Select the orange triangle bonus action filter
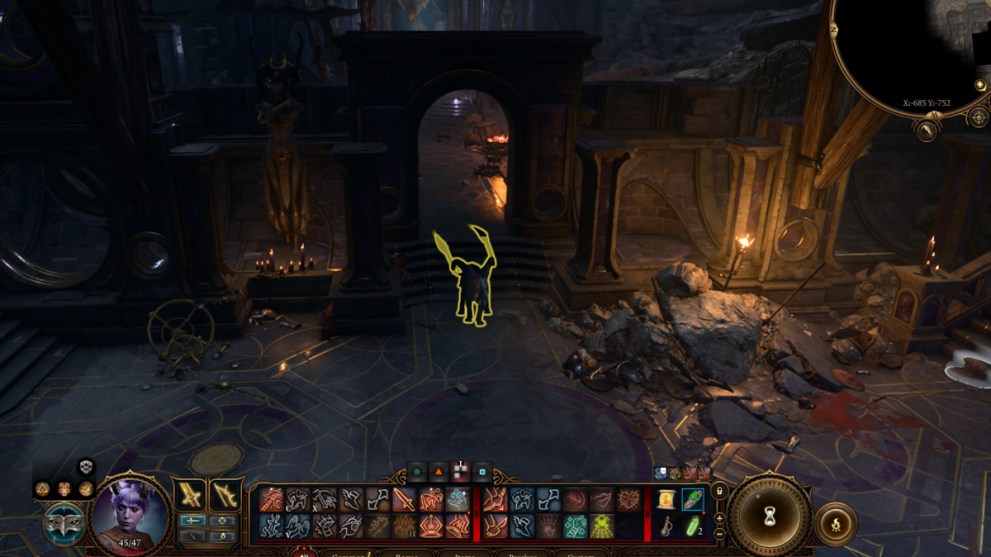991x557 pixels. [x=439, y=471]
